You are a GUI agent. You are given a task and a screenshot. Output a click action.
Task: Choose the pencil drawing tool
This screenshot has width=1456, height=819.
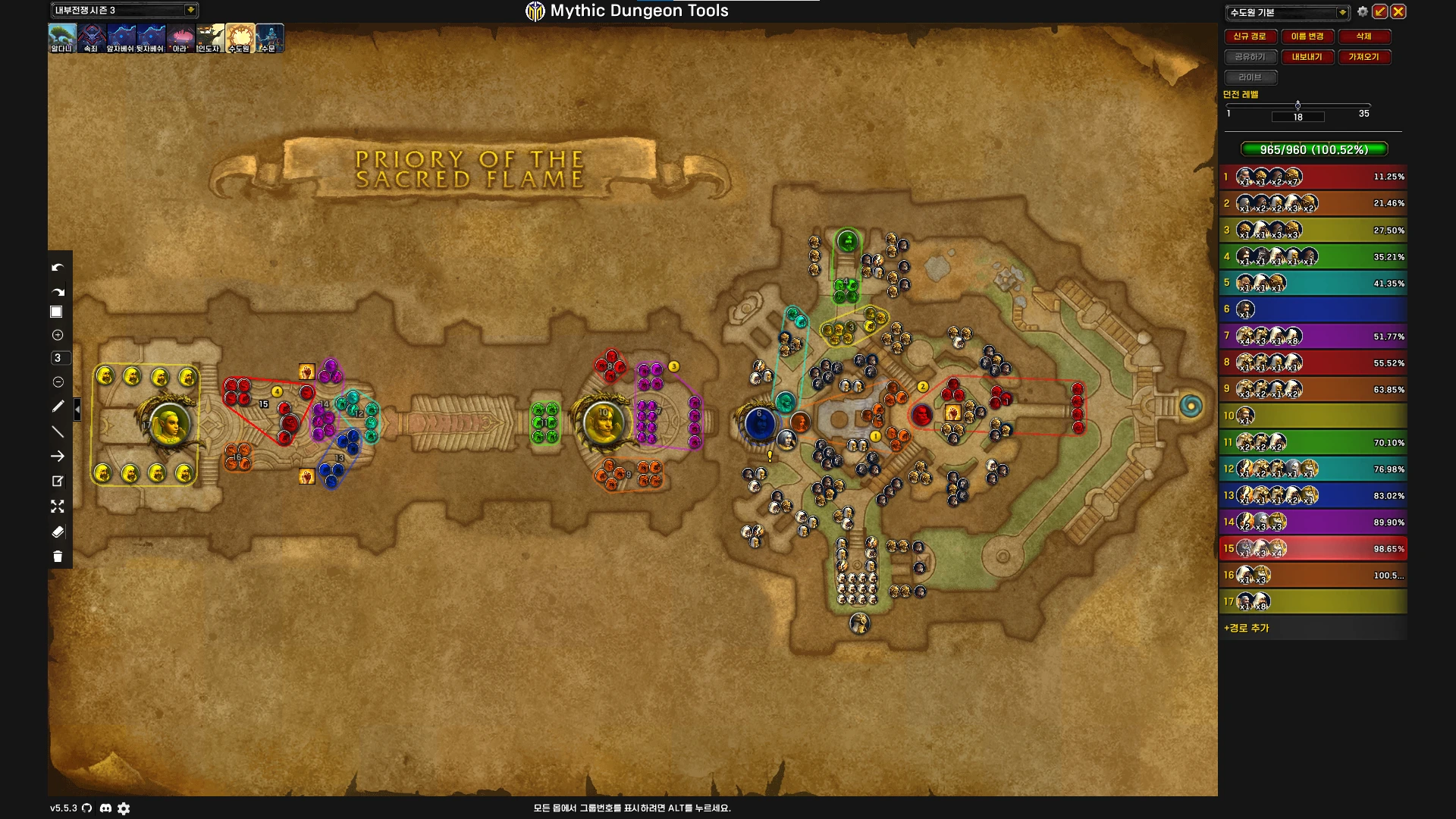pos(58,406)
